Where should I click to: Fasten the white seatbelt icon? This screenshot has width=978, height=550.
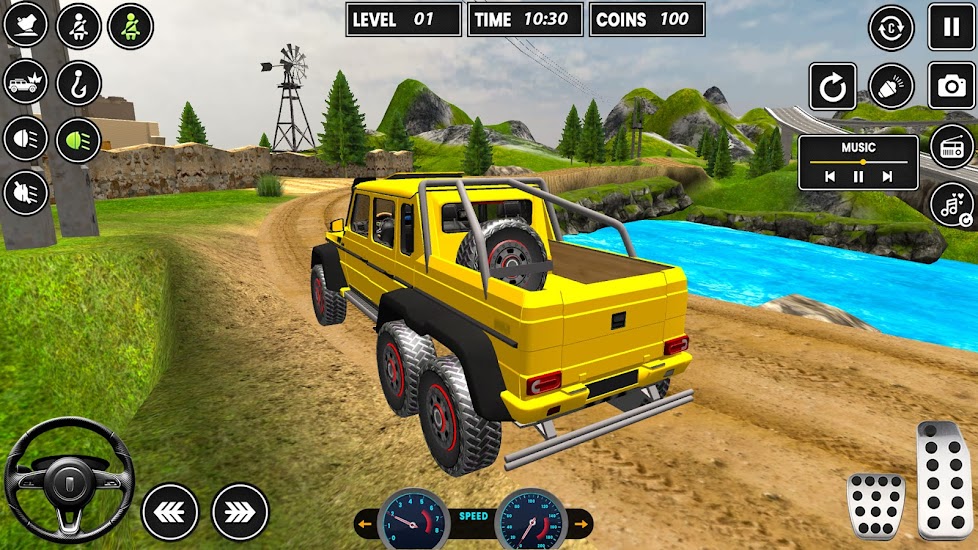79,26
